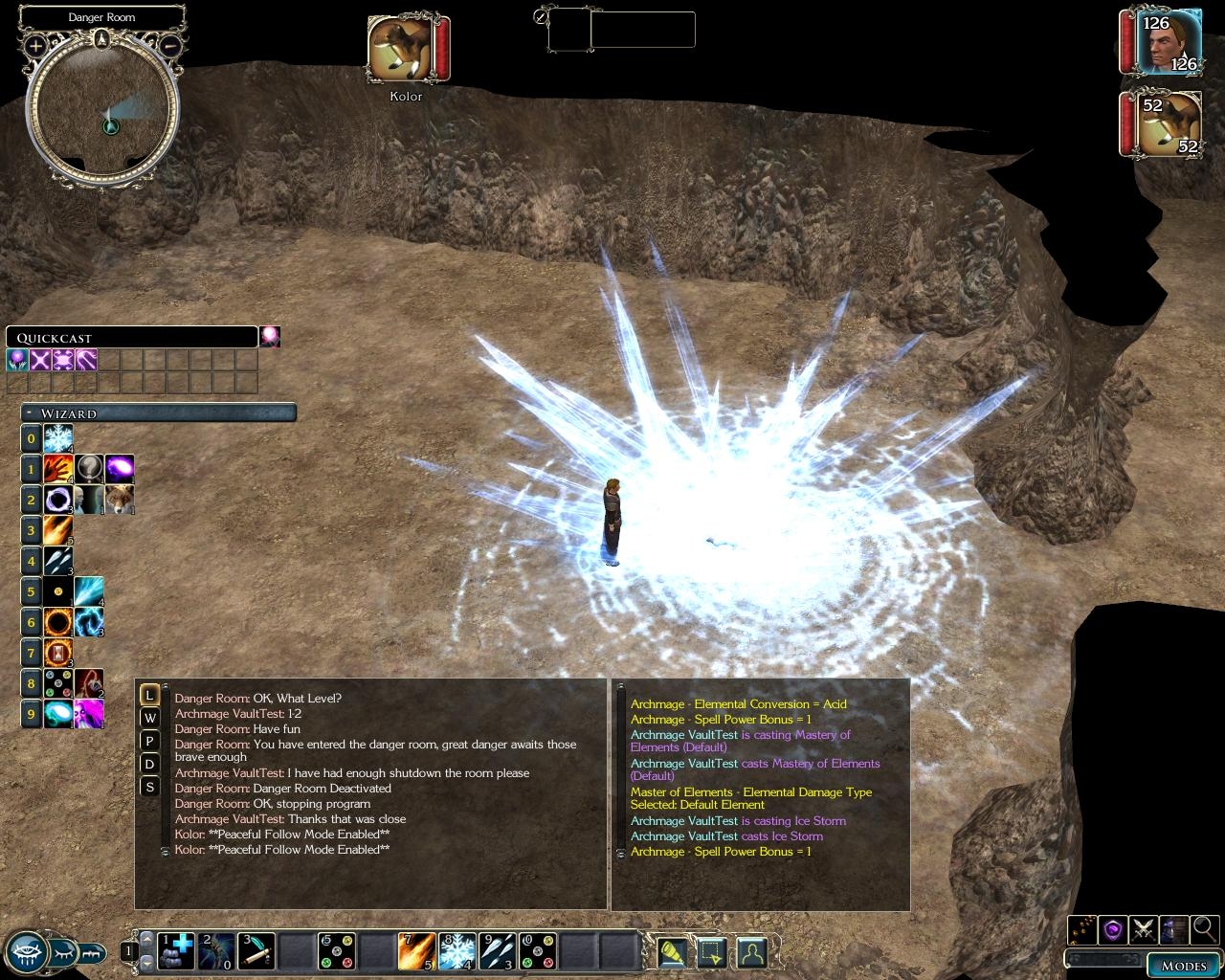
Task: Collapse the Wizard spell list header
Action: click(32, 413)
